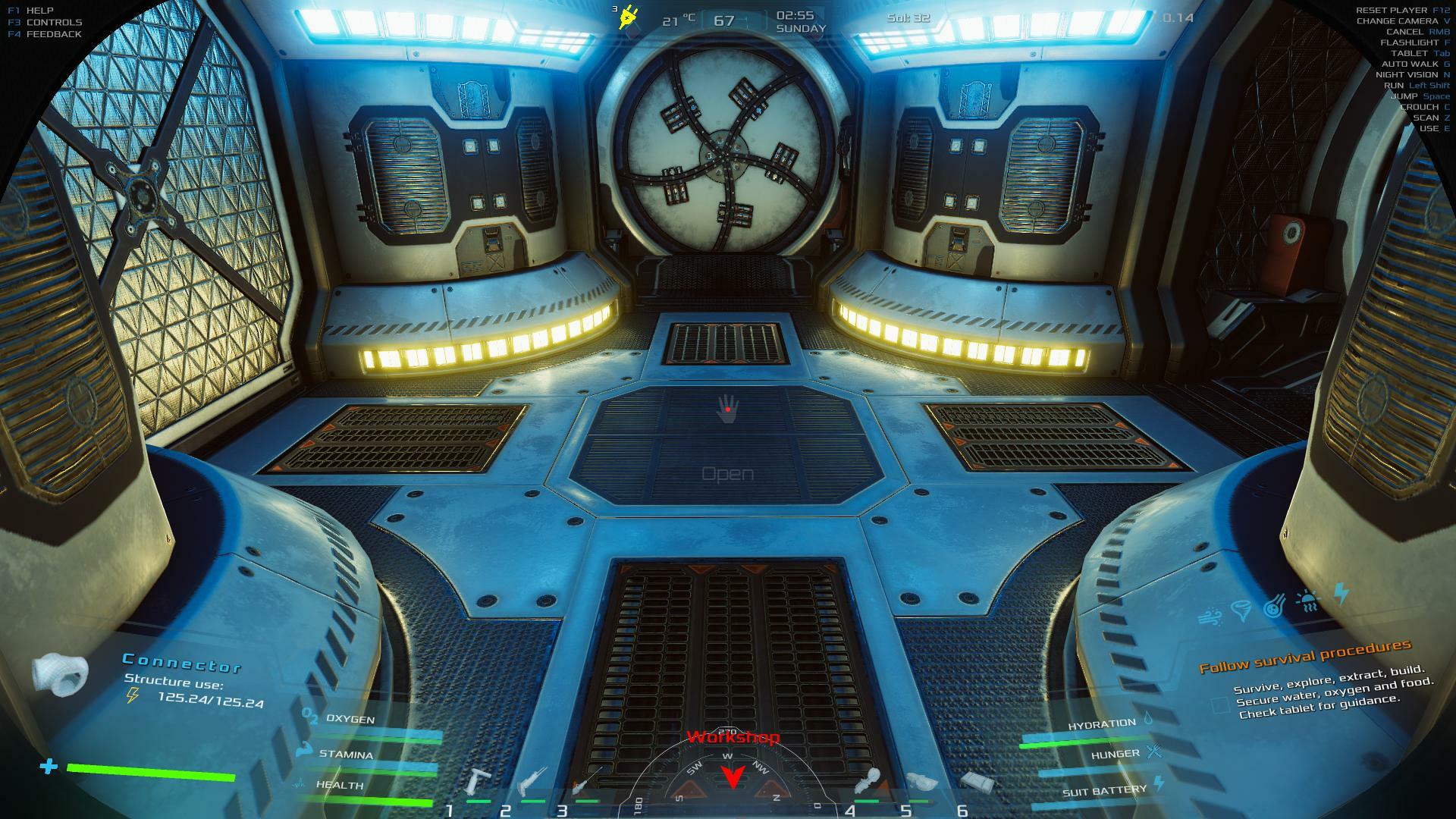Select the hotbar slot 3 item
The width and height of the screenshot is (1456, 819).
pyautogui.click(x=587, y=780)
